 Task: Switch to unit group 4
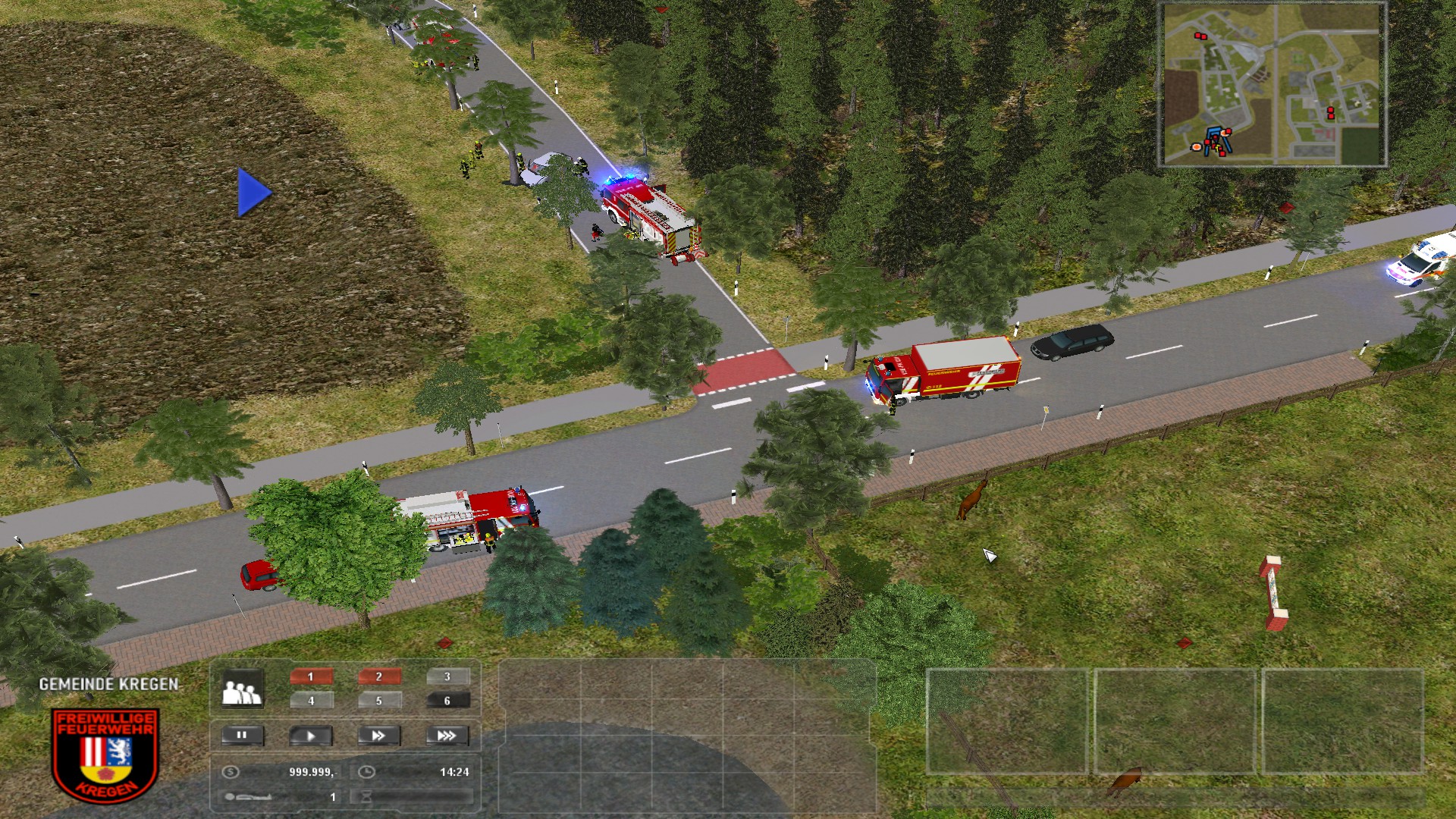point(311,701)
